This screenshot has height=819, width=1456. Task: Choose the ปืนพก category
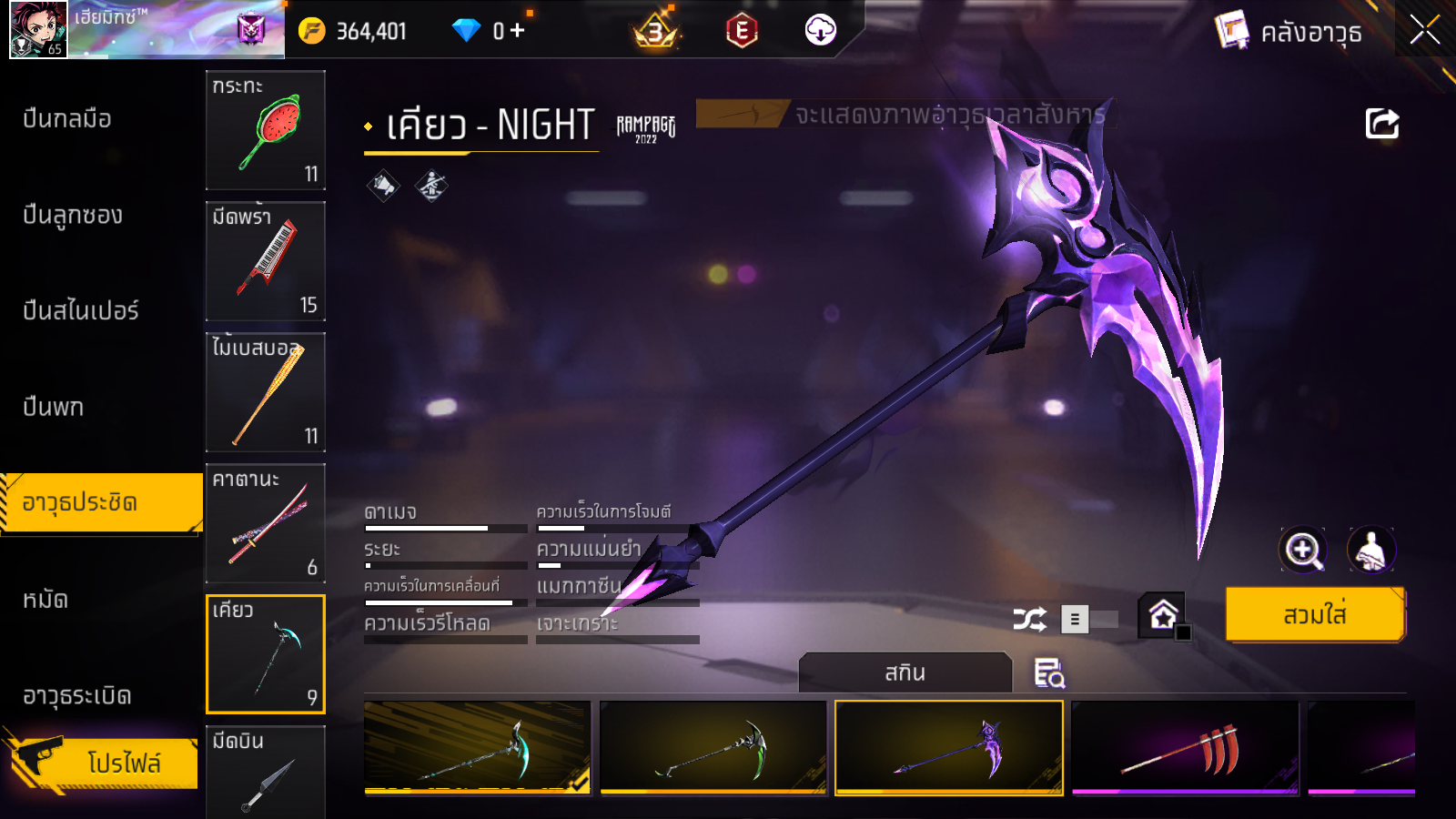point(54,407)
